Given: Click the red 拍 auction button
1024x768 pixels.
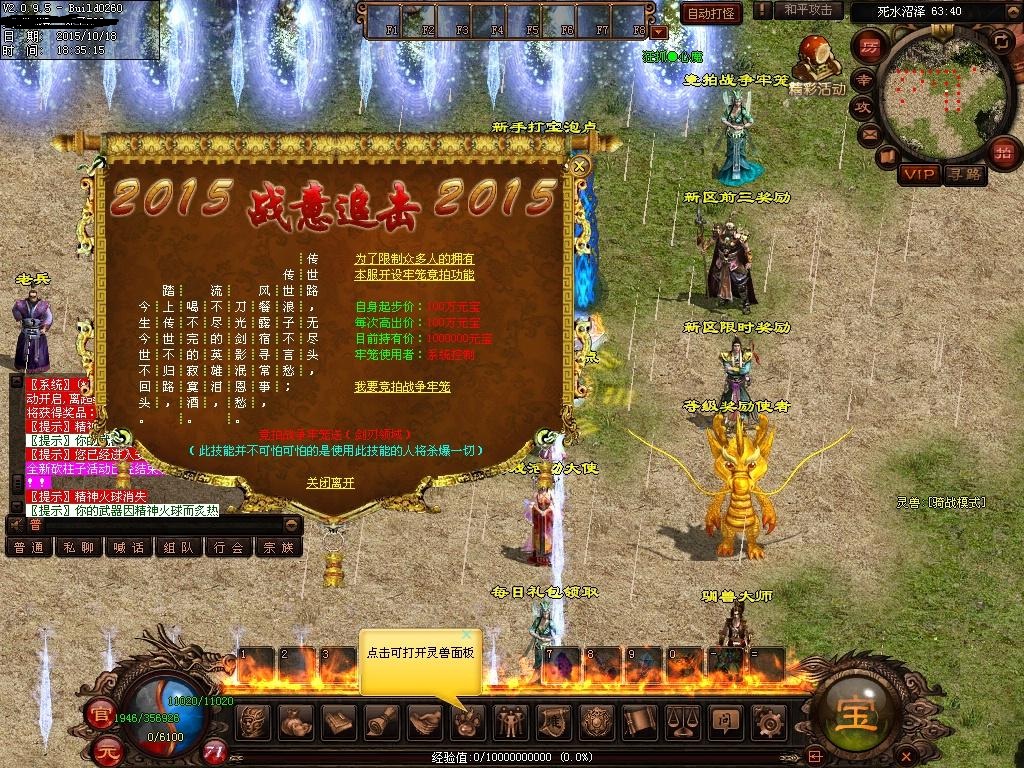Looking at the screenshot, I should click(x=1002, y=152).
